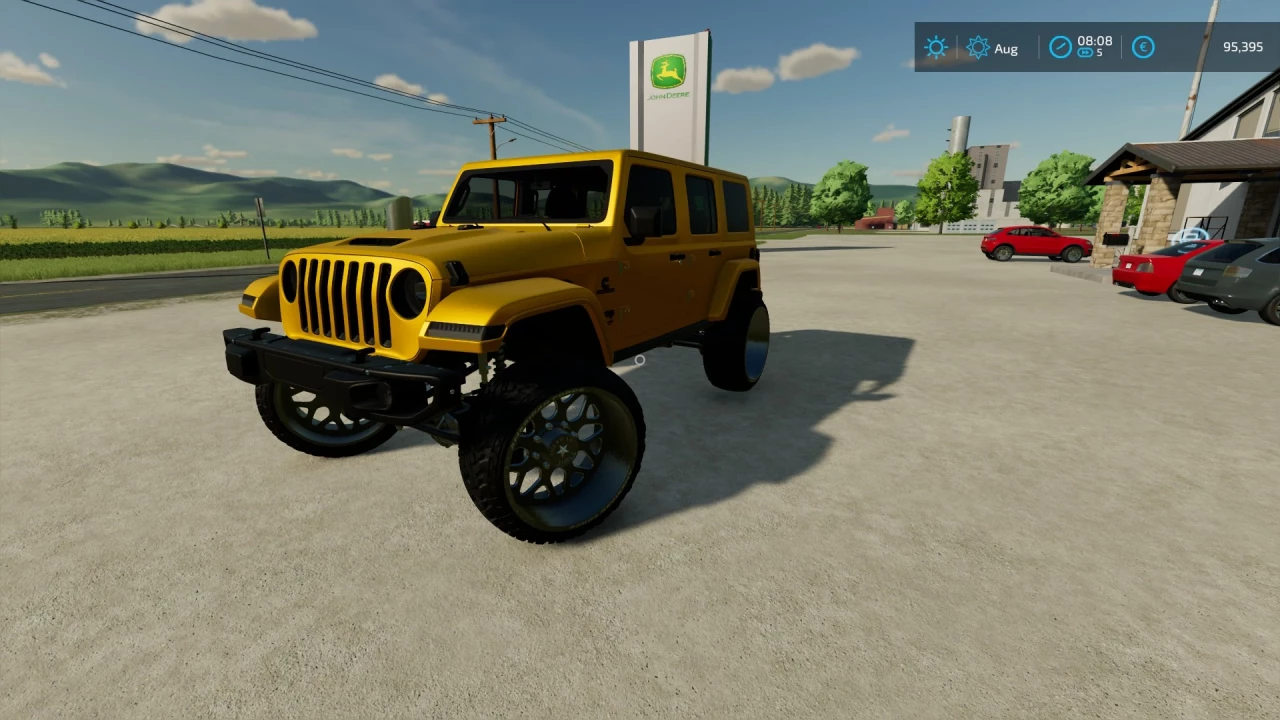Toggle time acceleration via the fast-forward control

1085,54
